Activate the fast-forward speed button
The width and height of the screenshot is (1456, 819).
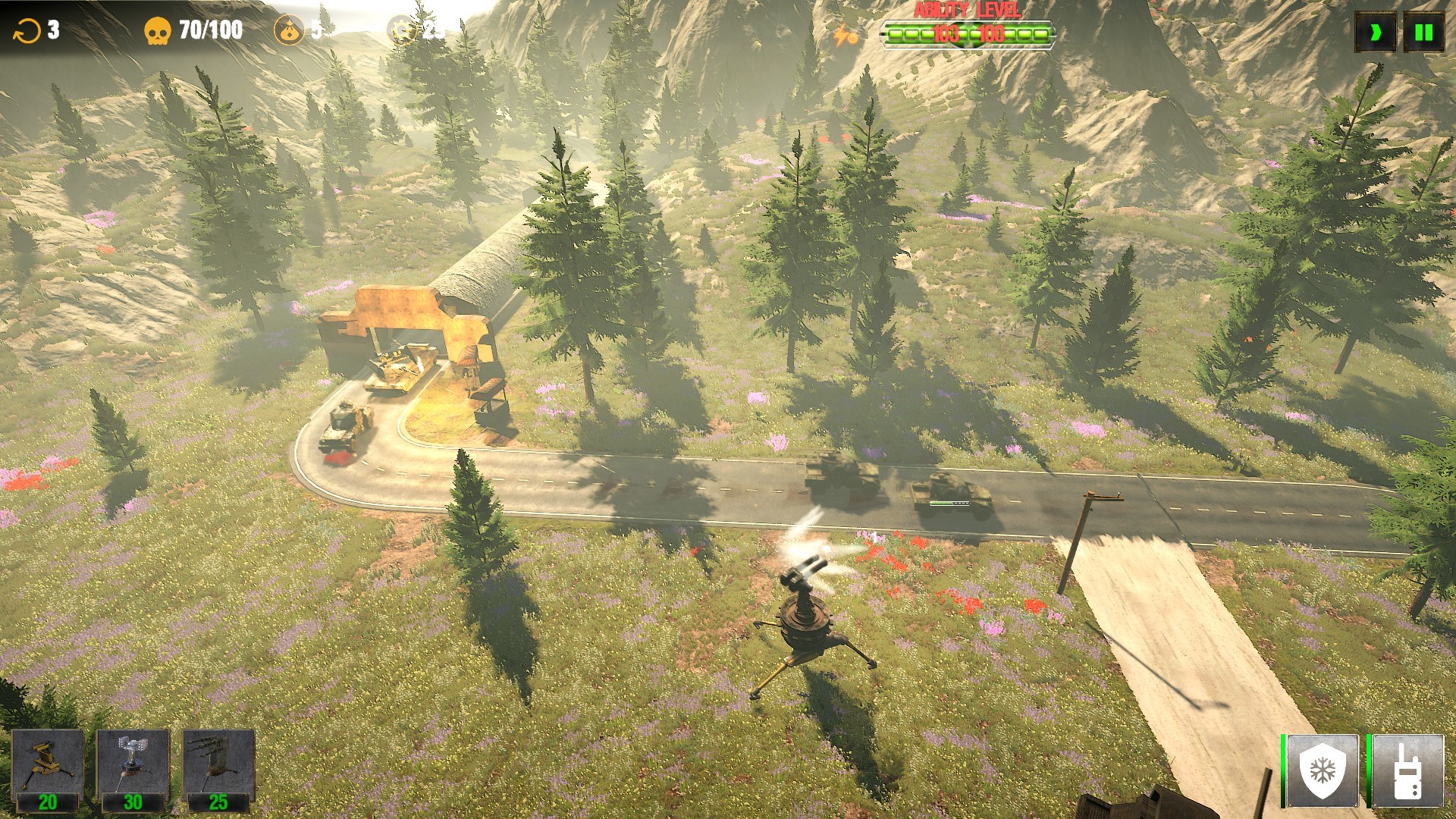click(1375, 33)
